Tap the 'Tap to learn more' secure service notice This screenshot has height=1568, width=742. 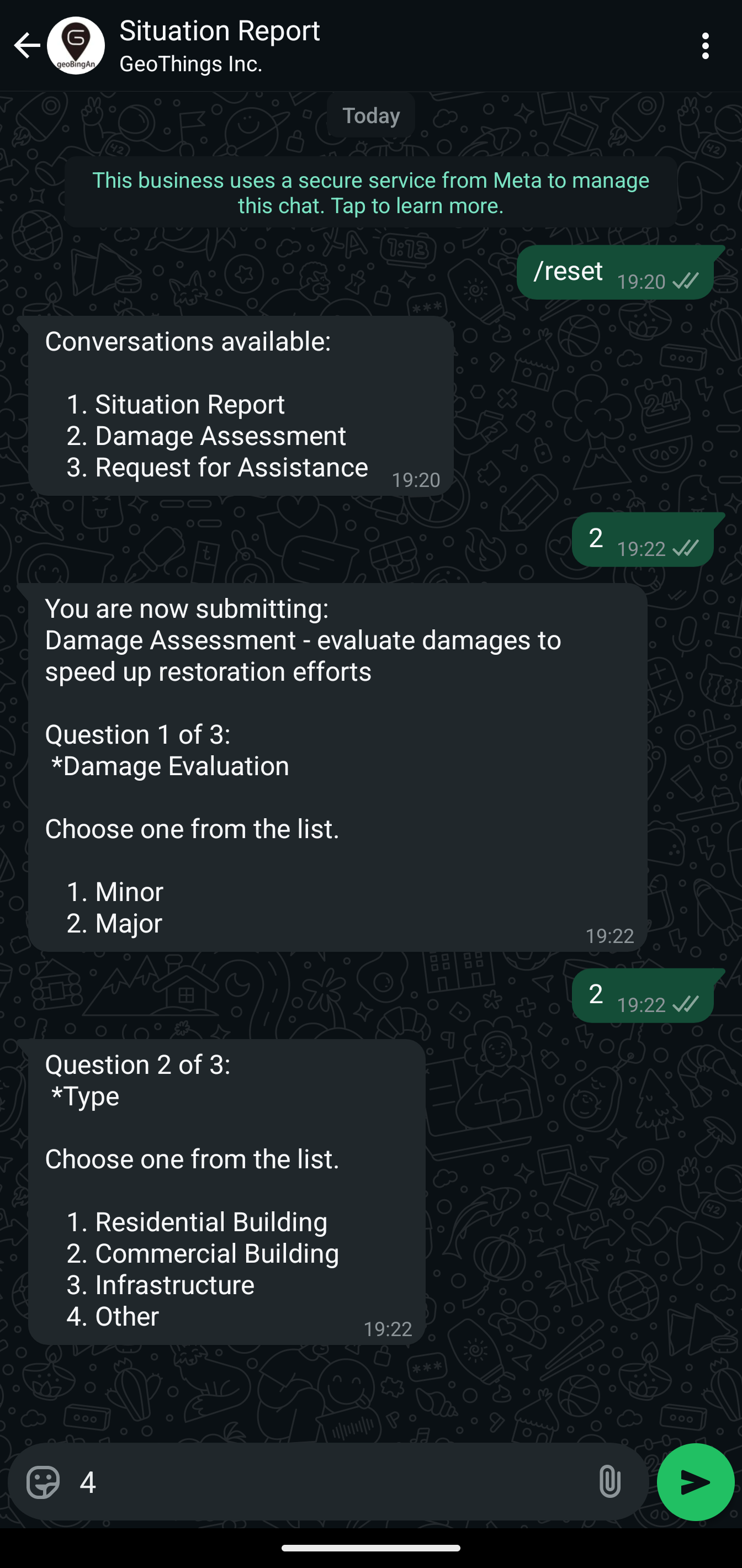tap(370, 193)
